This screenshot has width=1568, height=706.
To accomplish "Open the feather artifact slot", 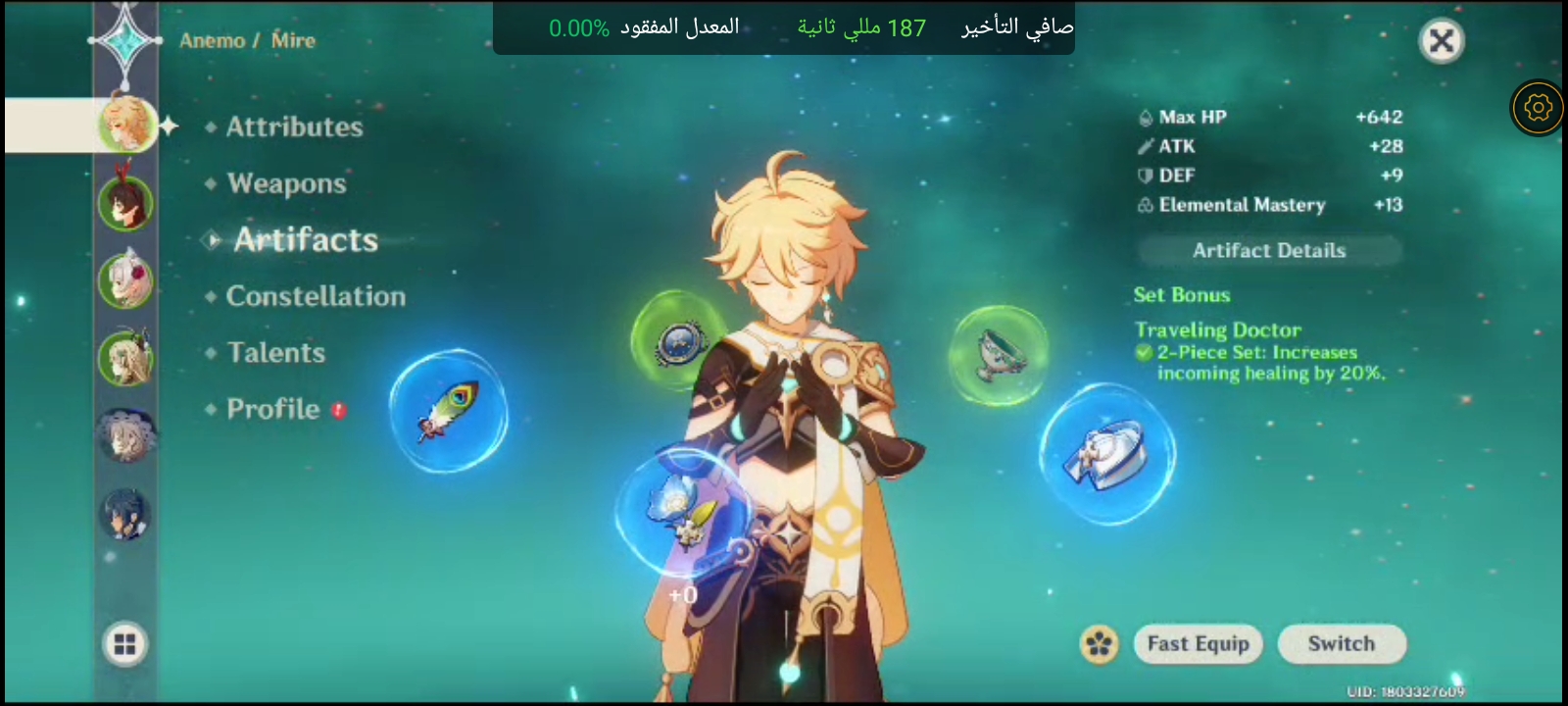I will (x=451, y=412).
